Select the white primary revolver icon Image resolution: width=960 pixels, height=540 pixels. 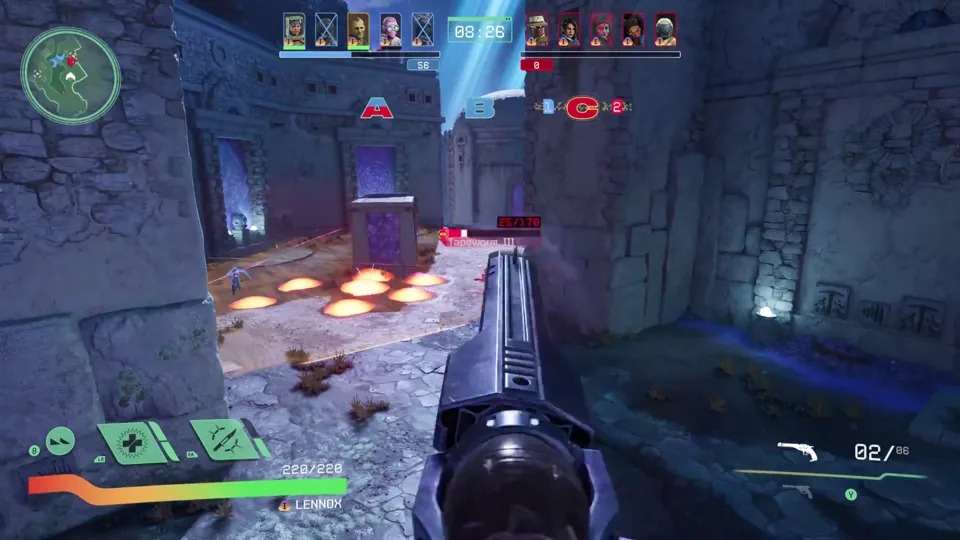coord(798,453)
